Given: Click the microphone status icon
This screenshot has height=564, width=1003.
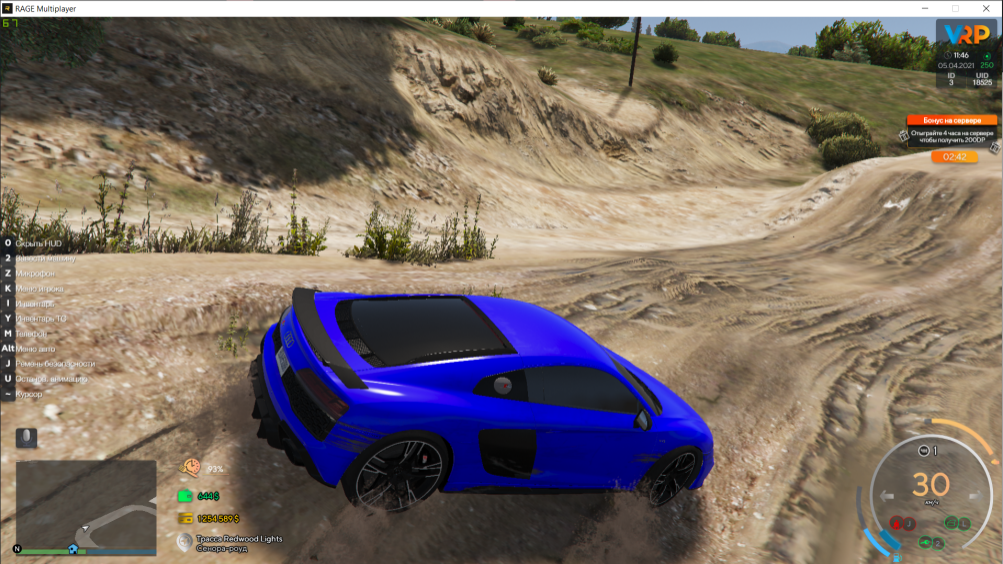Looking at the screenshot, I should 27,436.
